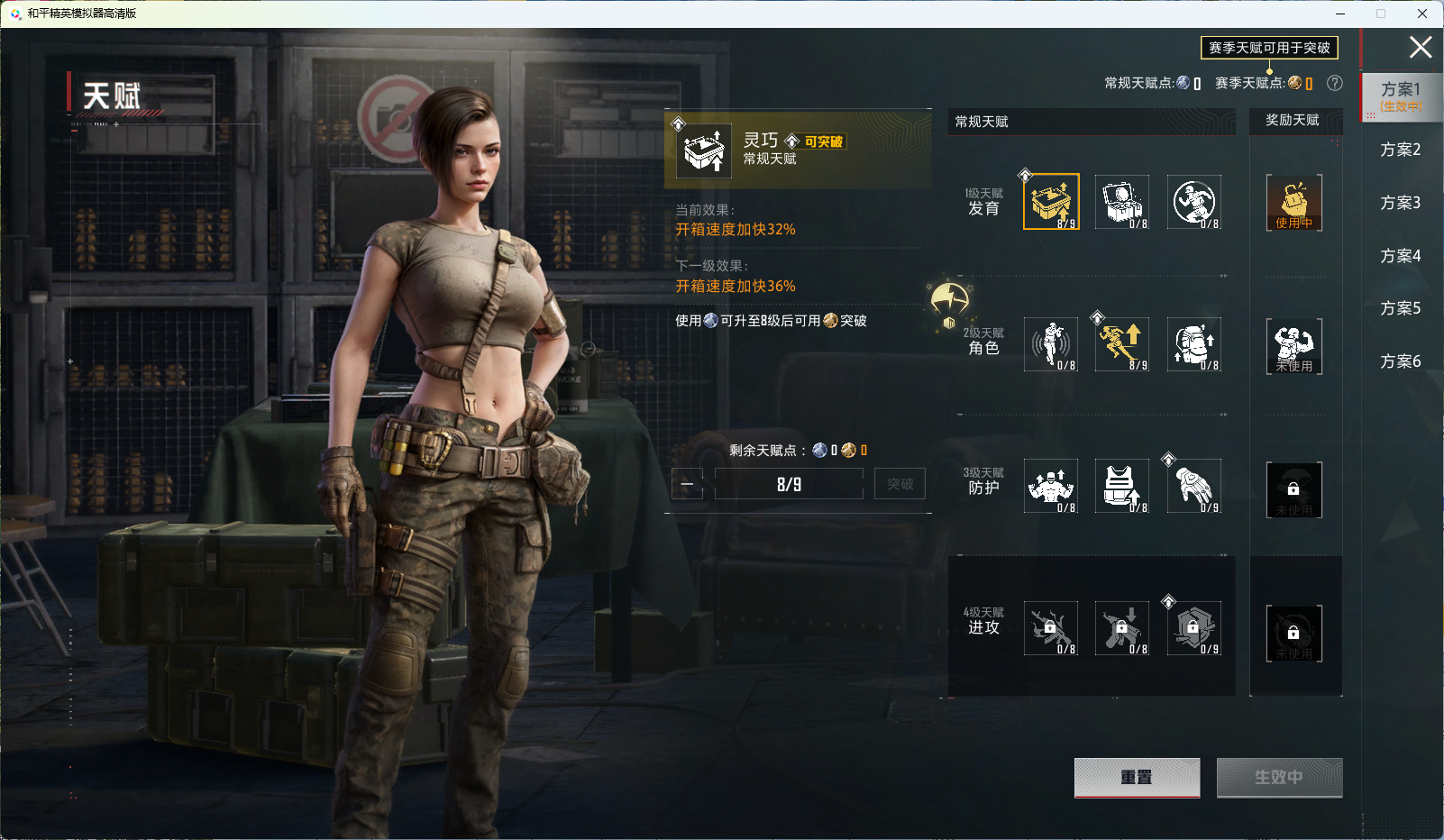Select 方案1 active plan tab
The image size is (1444, 840).
(x=1400, y=96)
